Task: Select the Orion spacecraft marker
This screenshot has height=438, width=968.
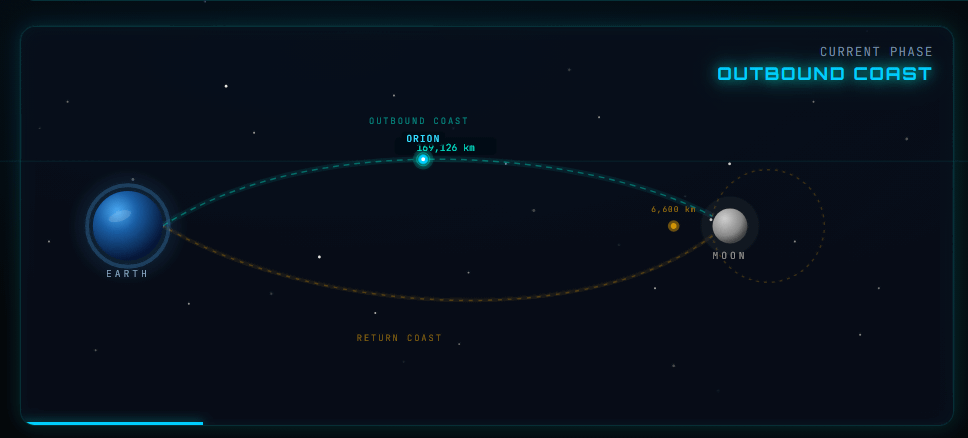Action: tap(423, 159)
